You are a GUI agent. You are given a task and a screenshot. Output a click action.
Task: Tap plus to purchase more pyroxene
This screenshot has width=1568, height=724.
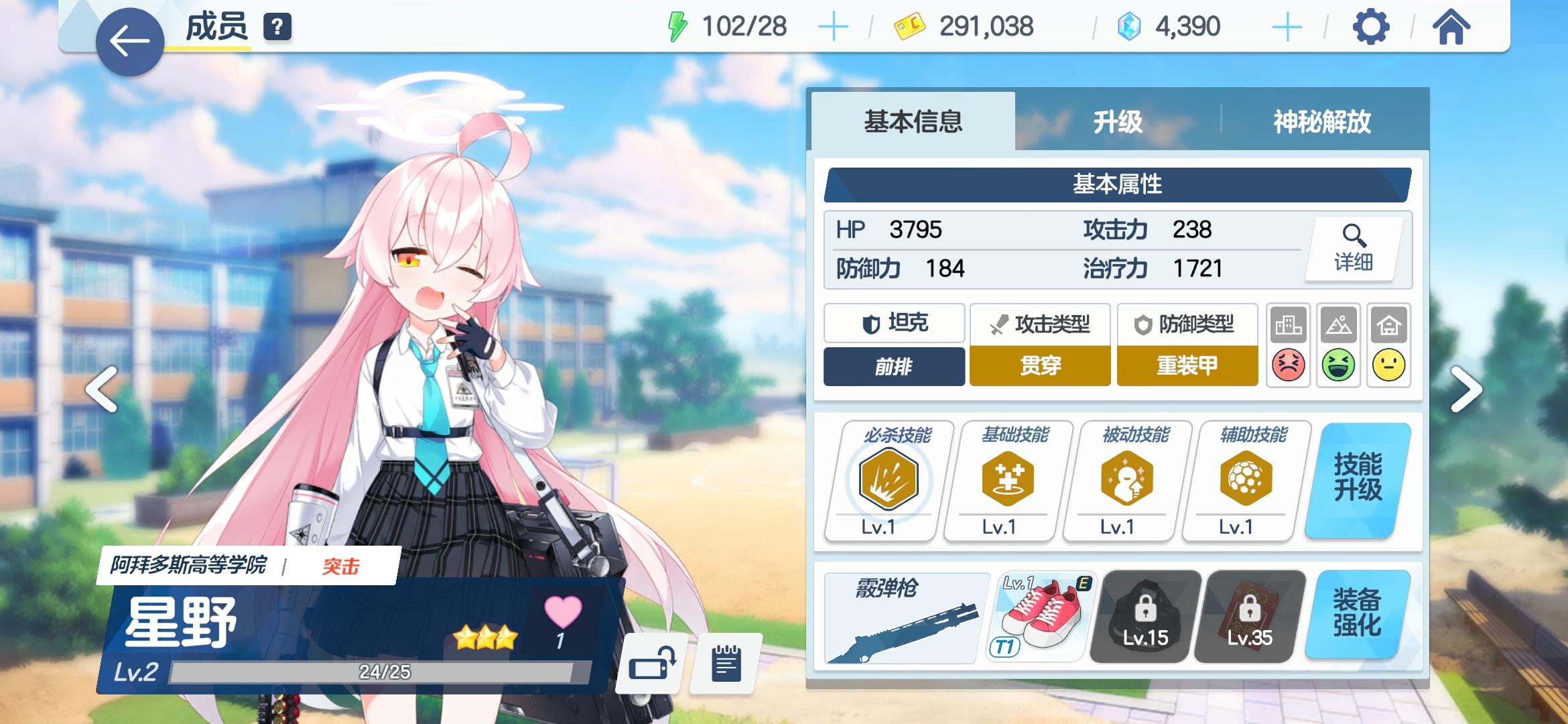[x=1286, y=27]
